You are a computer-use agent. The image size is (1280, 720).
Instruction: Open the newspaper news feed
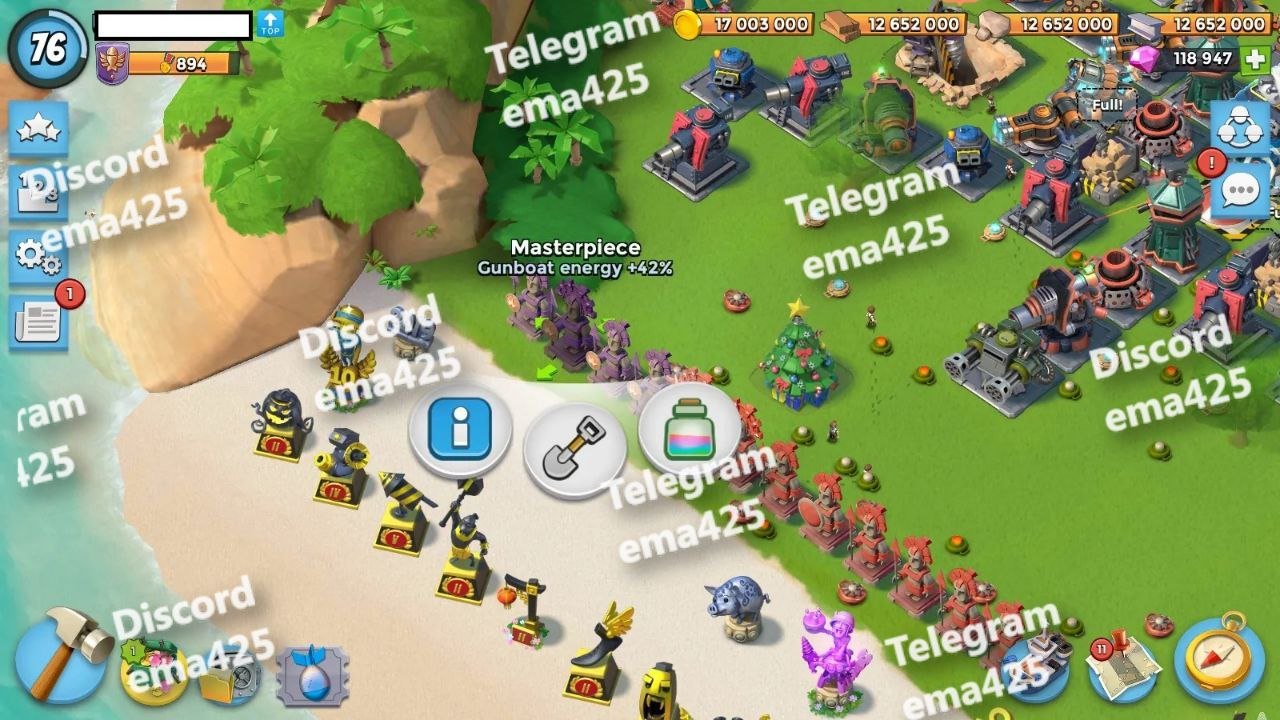(39, 321)
